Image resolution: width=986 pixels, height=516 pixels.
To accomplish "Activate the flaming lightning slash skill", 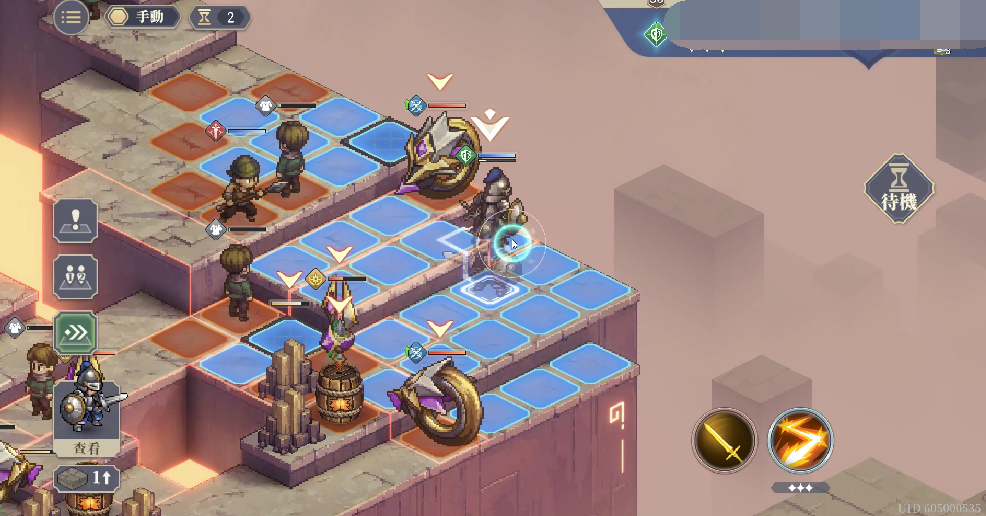I will pyautogui.click(x=800, y=441).
